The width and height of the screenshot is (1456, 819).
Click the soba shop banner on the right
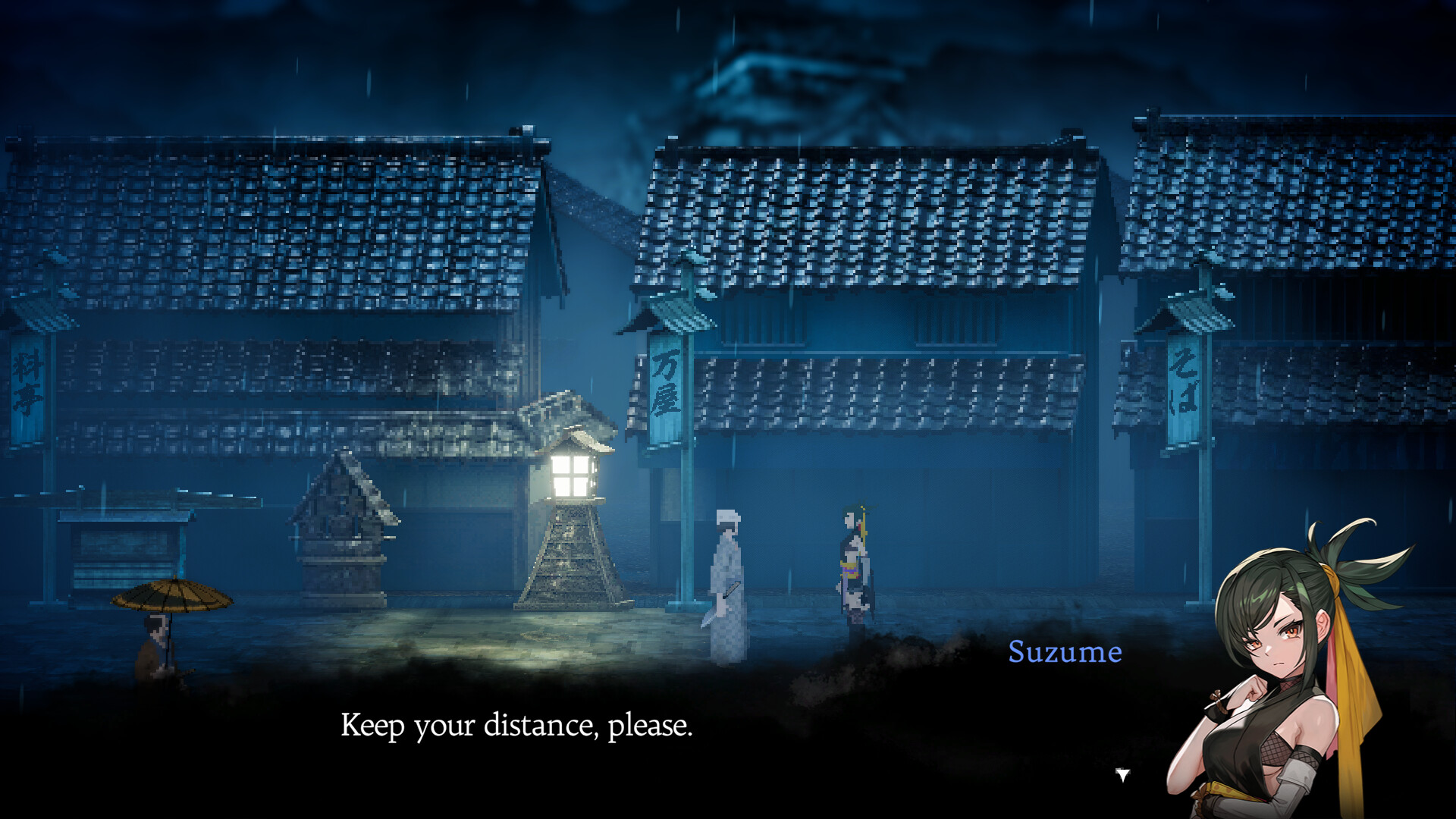pos(1187,387)
